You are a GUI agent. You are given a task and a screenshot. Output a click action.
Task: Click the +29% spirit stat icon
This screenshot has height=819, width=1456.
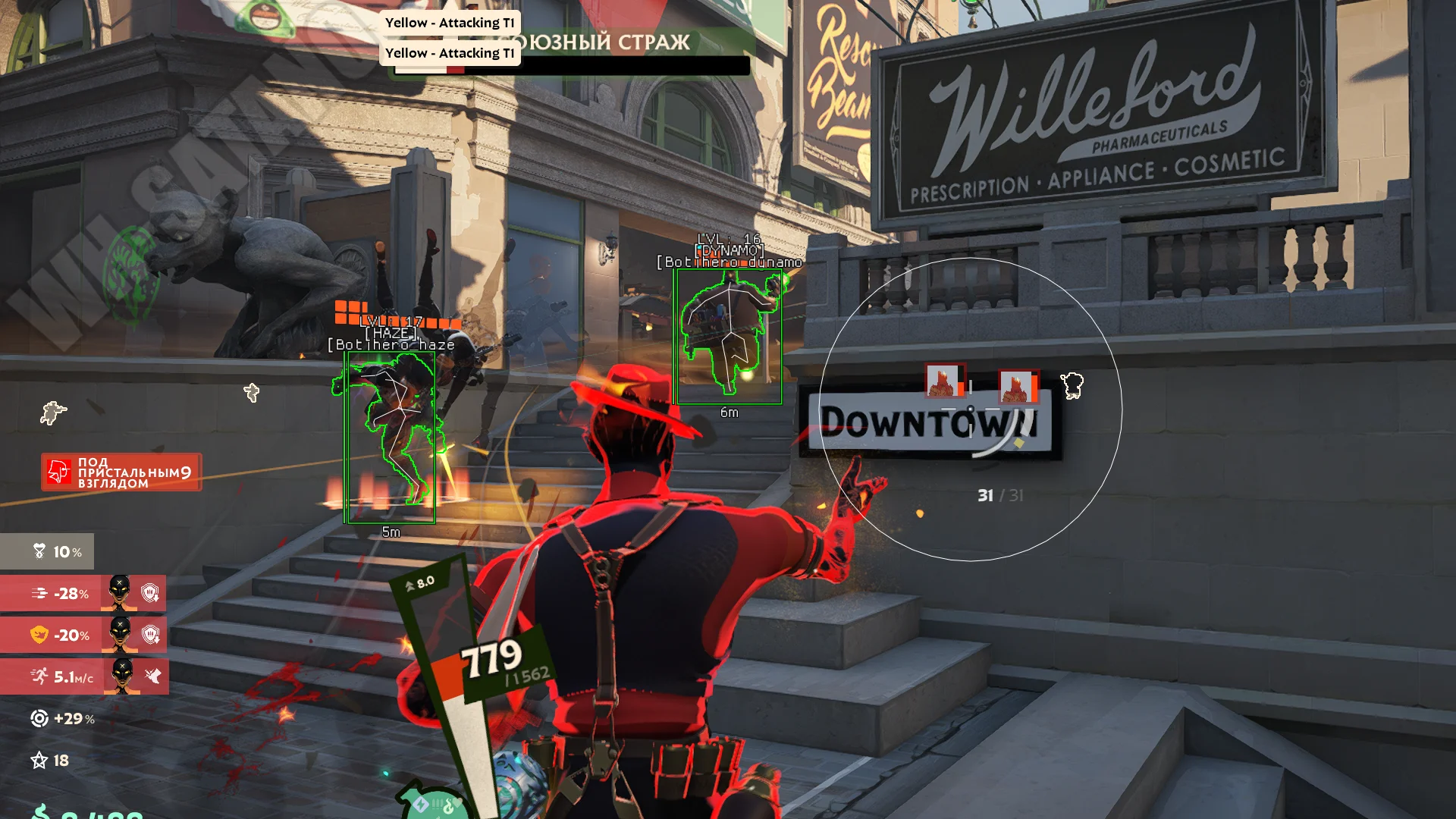pos(39,718)
